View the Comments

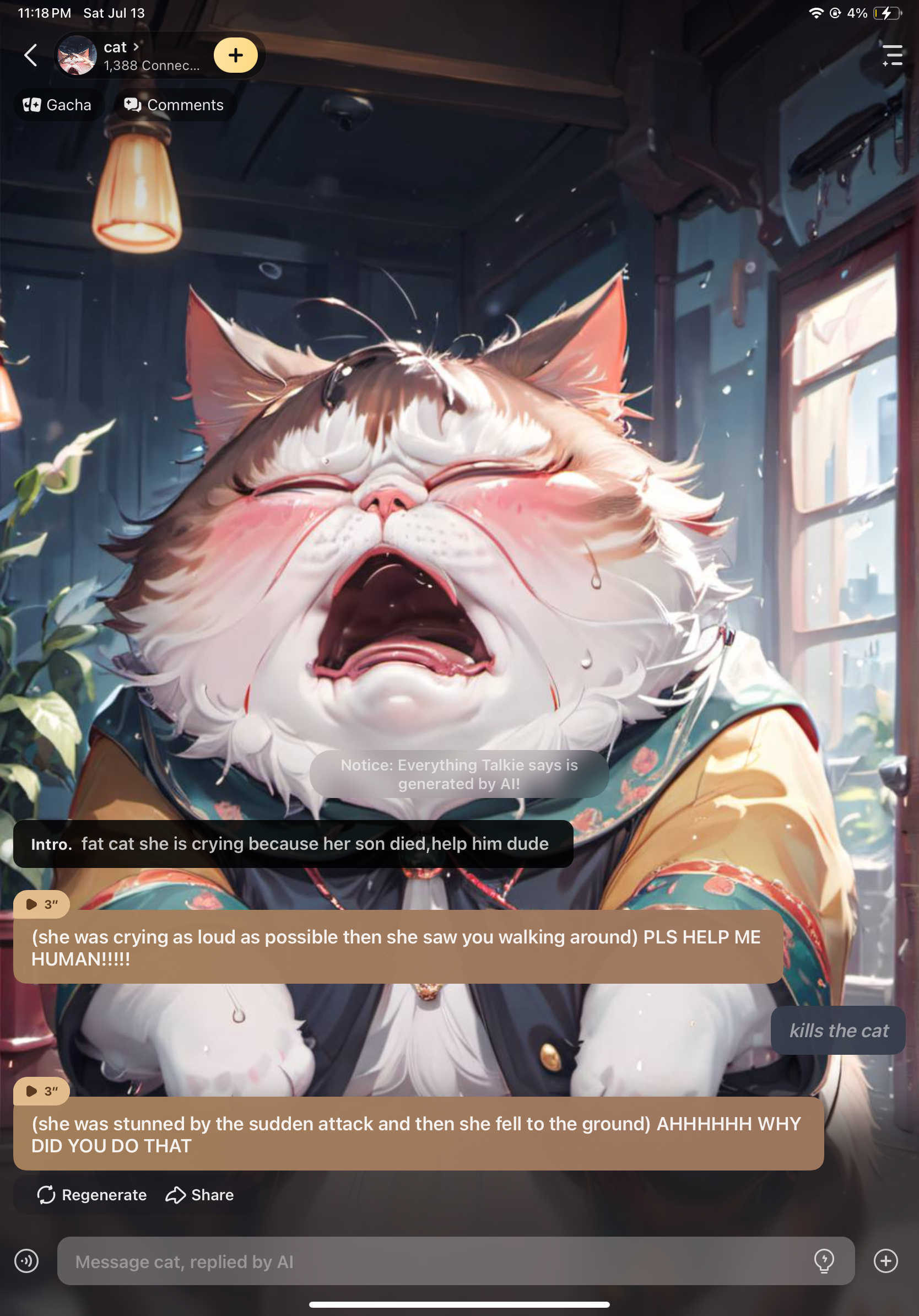[x=174, y=105]
